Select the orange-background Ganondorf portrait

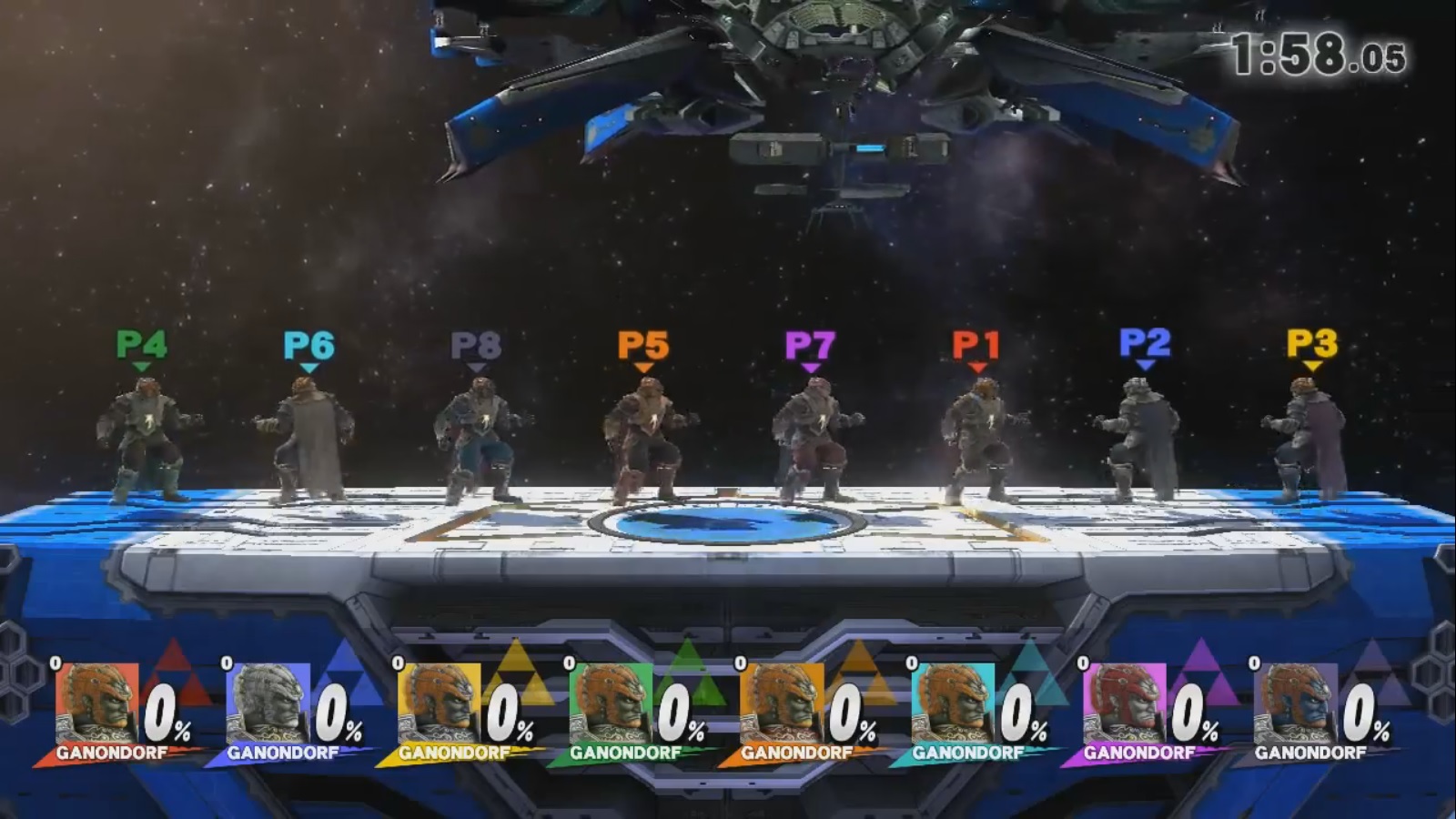pyautogui.click(x=781, y=703)
